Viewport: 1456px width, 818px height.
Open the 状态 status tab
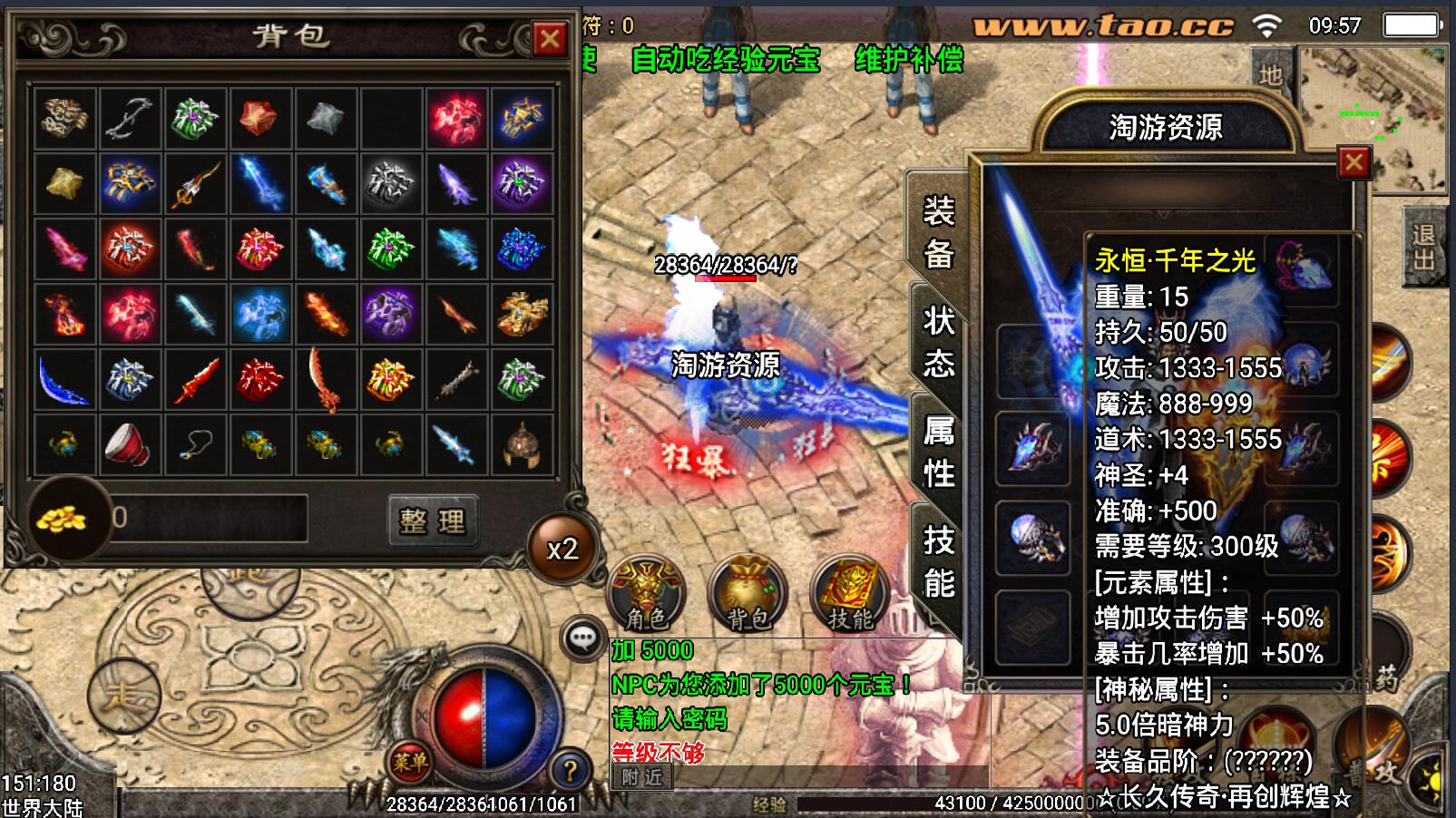(938, 342)
